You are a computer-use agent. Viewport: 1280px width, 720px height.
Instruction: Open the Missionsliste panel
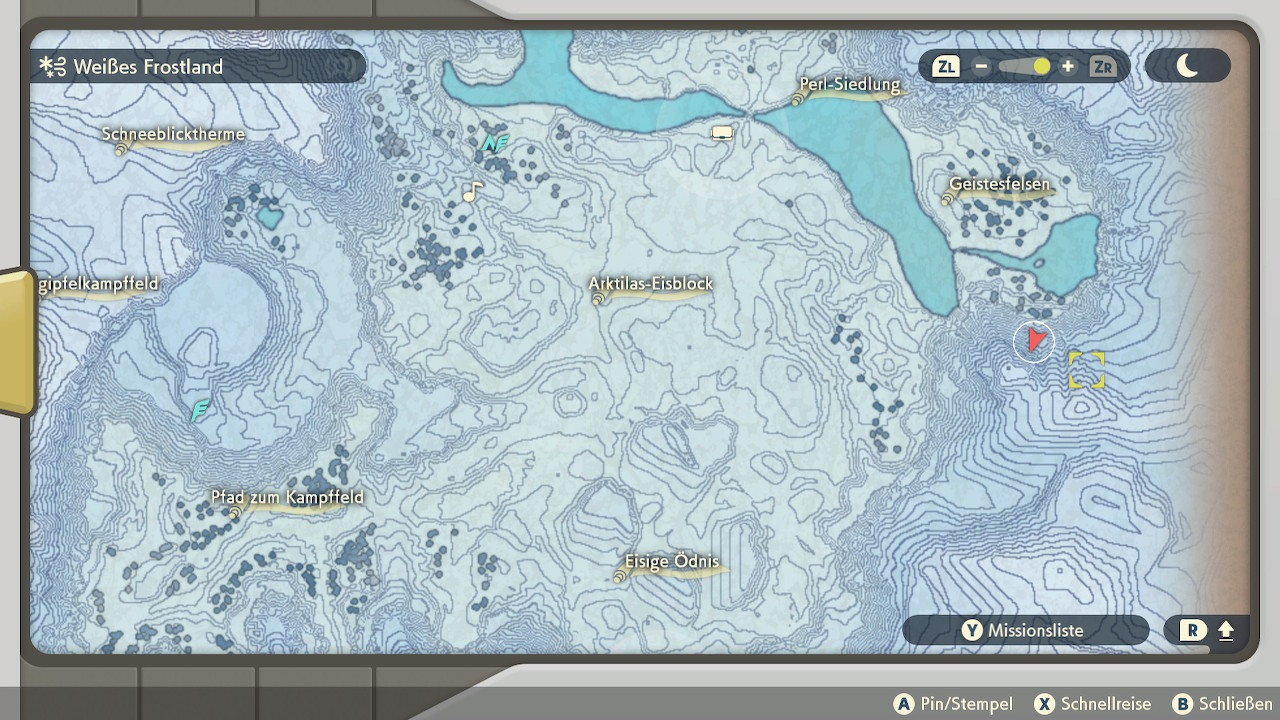(x=1025, y=630)
